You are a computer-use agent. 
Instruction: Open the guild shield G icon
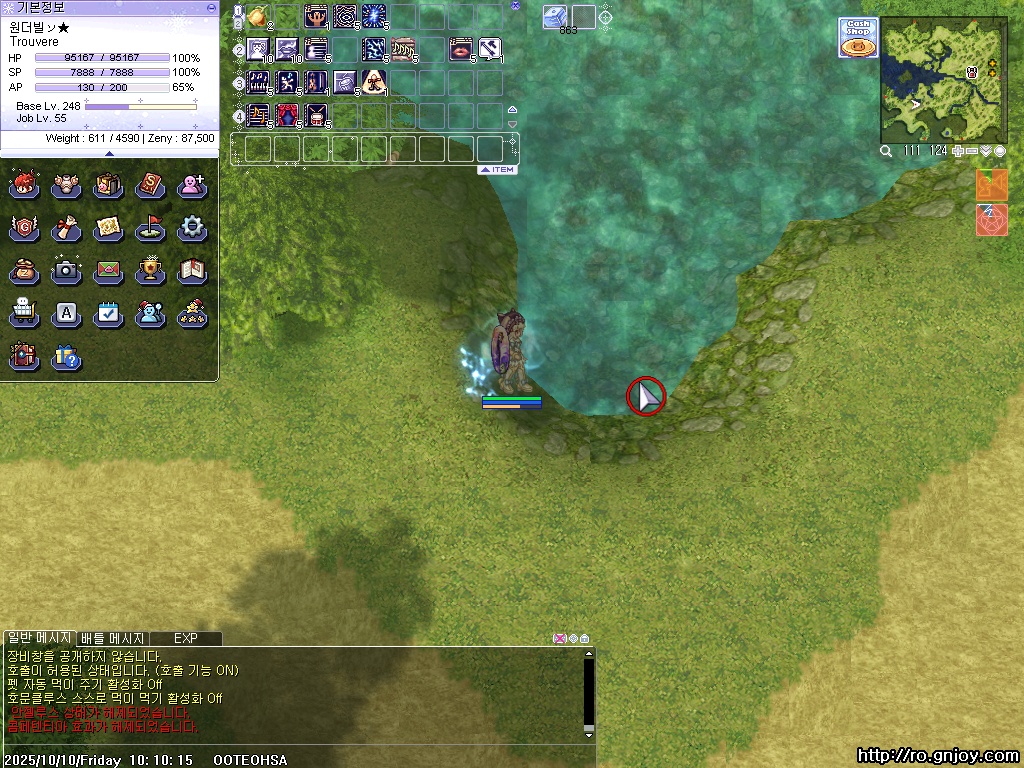point(24,228)
